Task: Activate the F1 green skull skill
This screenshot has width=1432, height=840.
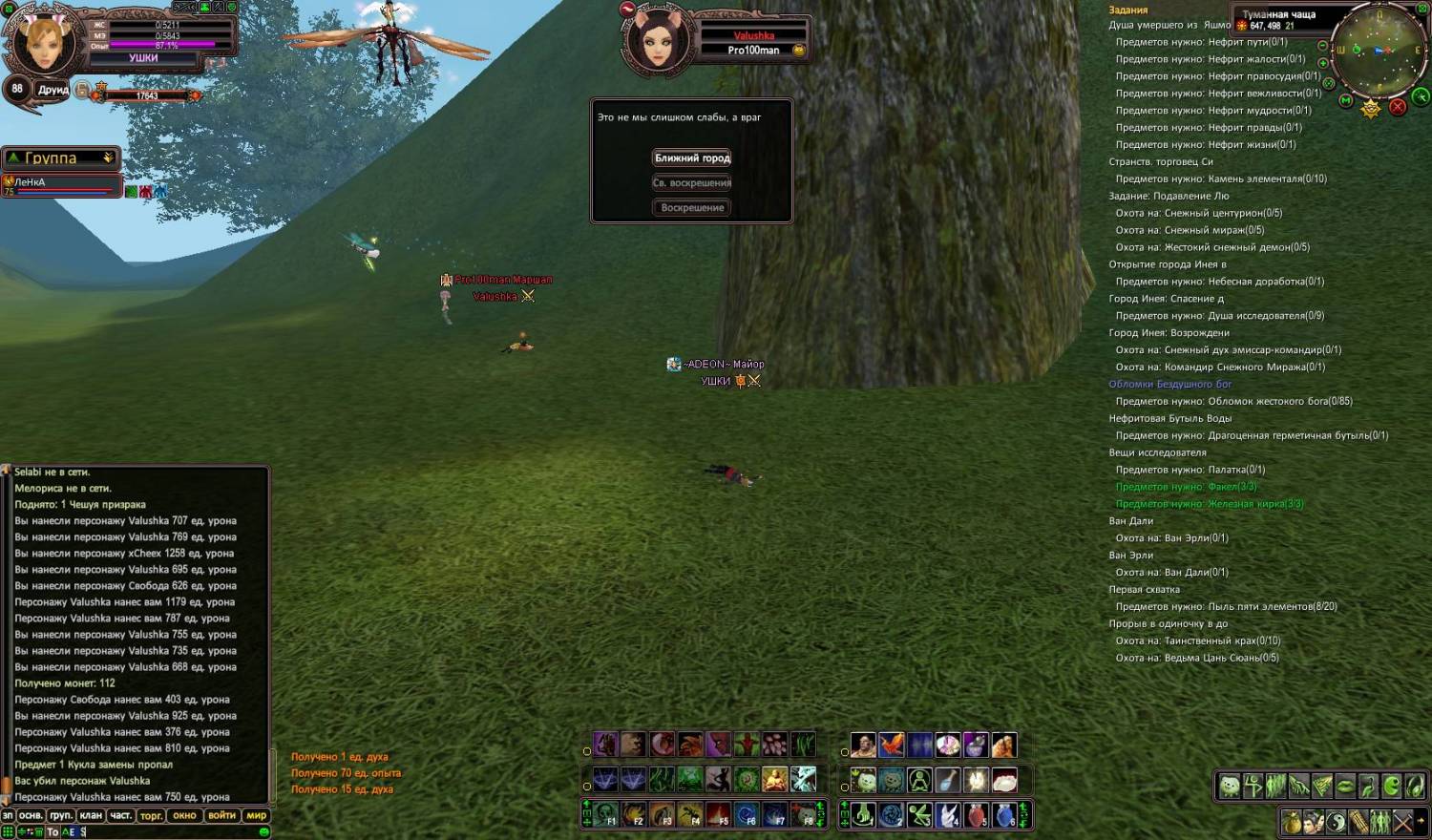Action: tap(606, 816)
